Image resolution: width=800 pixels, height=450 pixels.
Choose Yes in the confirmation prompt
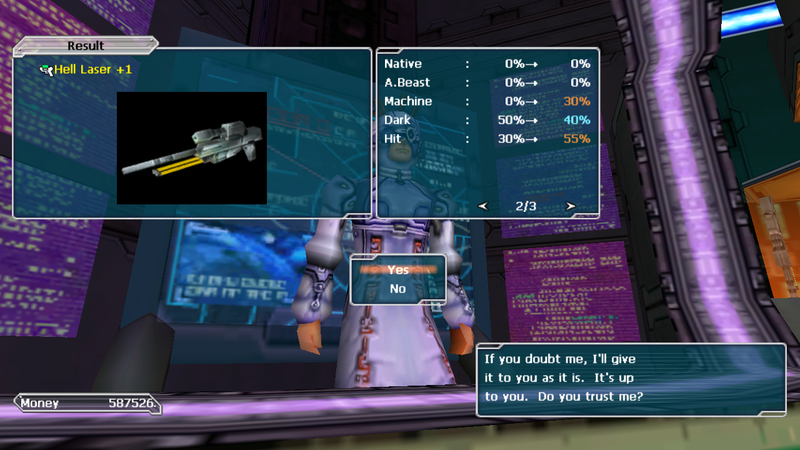(398, 269)
